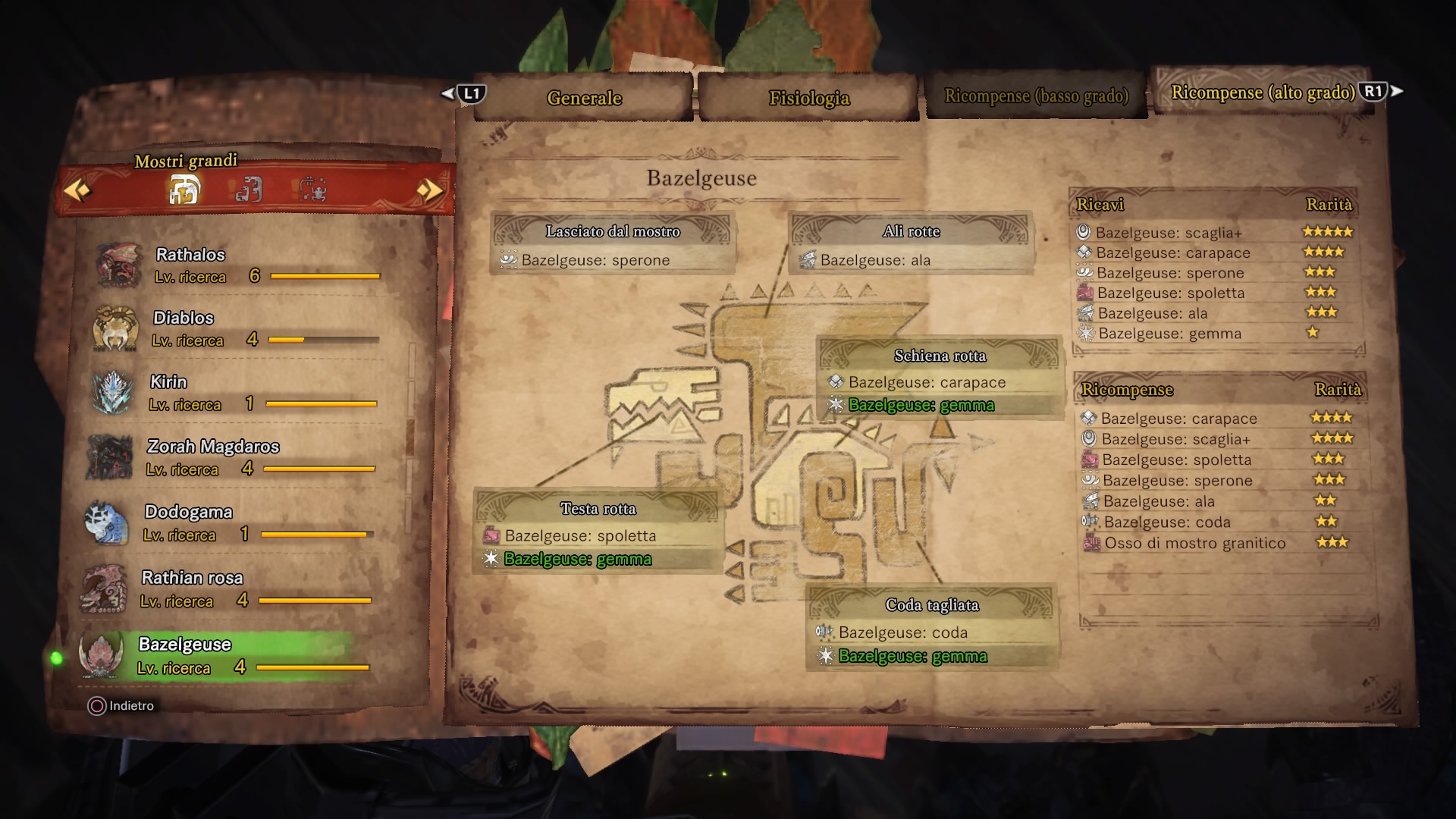Click the right arrow of Mostri grandi
The width and height of the screenshot is (1456, 819).
(x=429, y=190)
